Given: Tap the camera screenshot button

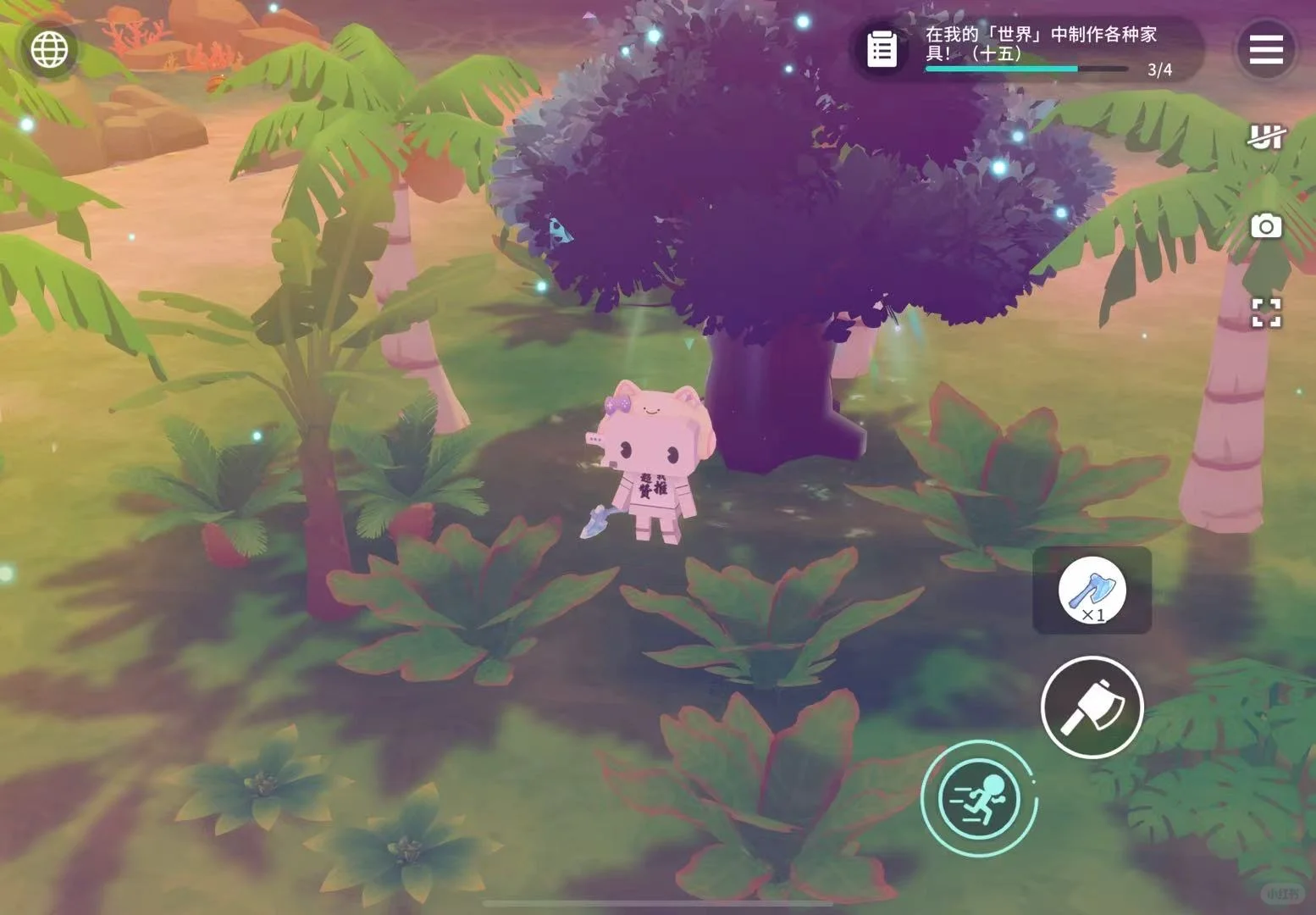Looking at the screenshot, I should pyautogui.click(x=1265, y=226).
